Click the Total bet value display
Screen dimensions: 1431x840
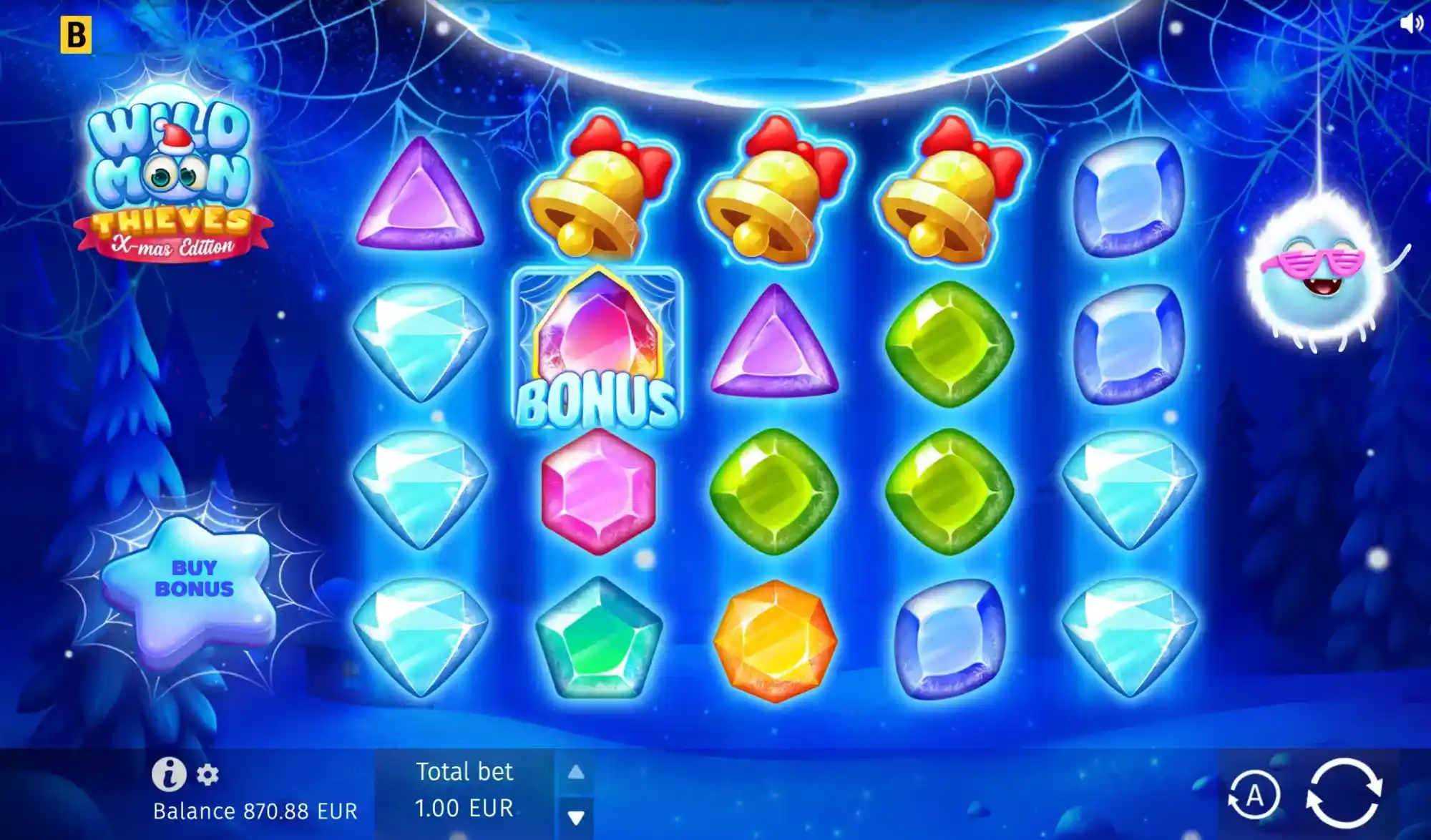464,791
